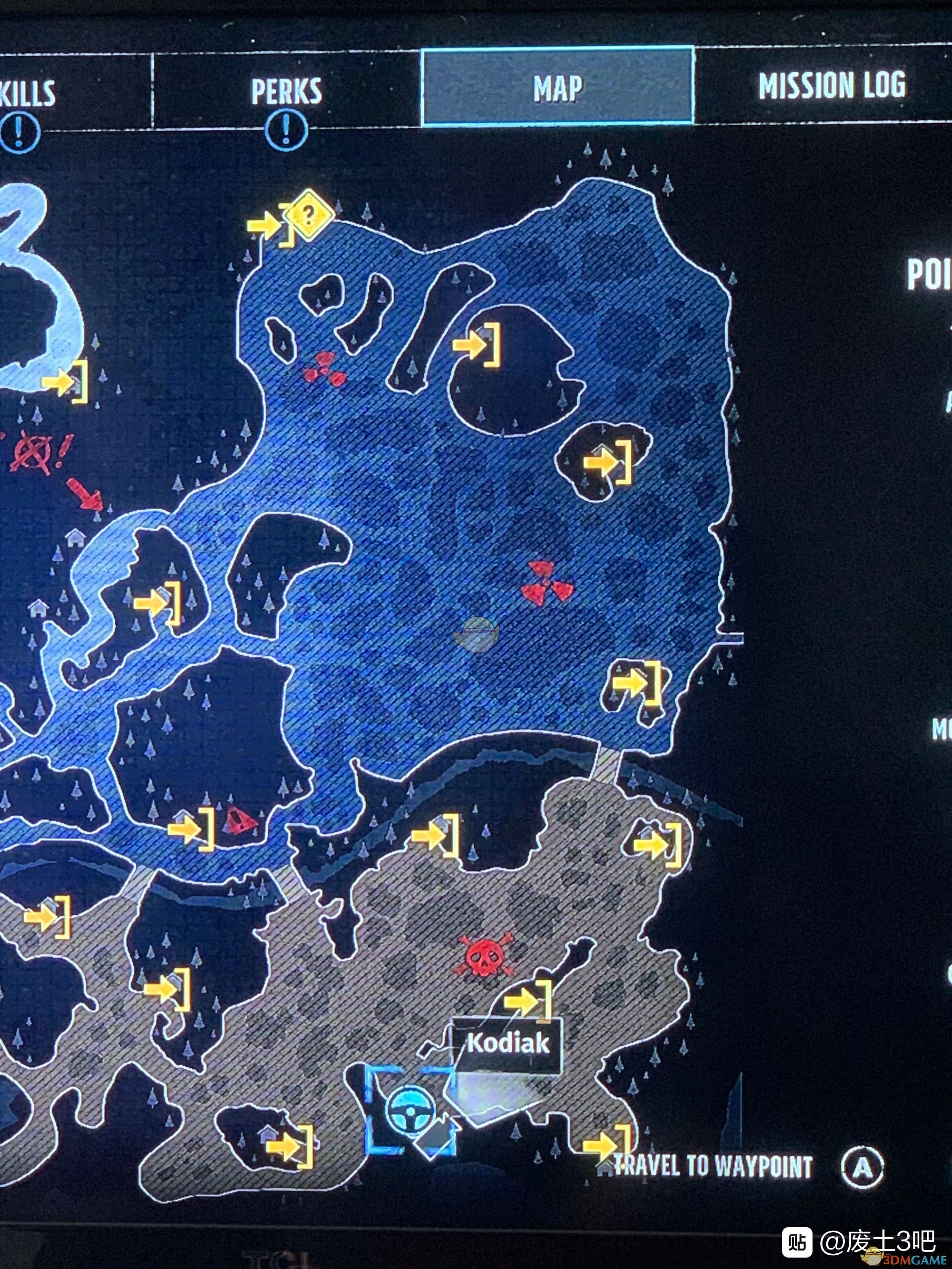Open the Skills tab
The image size is (952, 1269).
pos(29,93)
